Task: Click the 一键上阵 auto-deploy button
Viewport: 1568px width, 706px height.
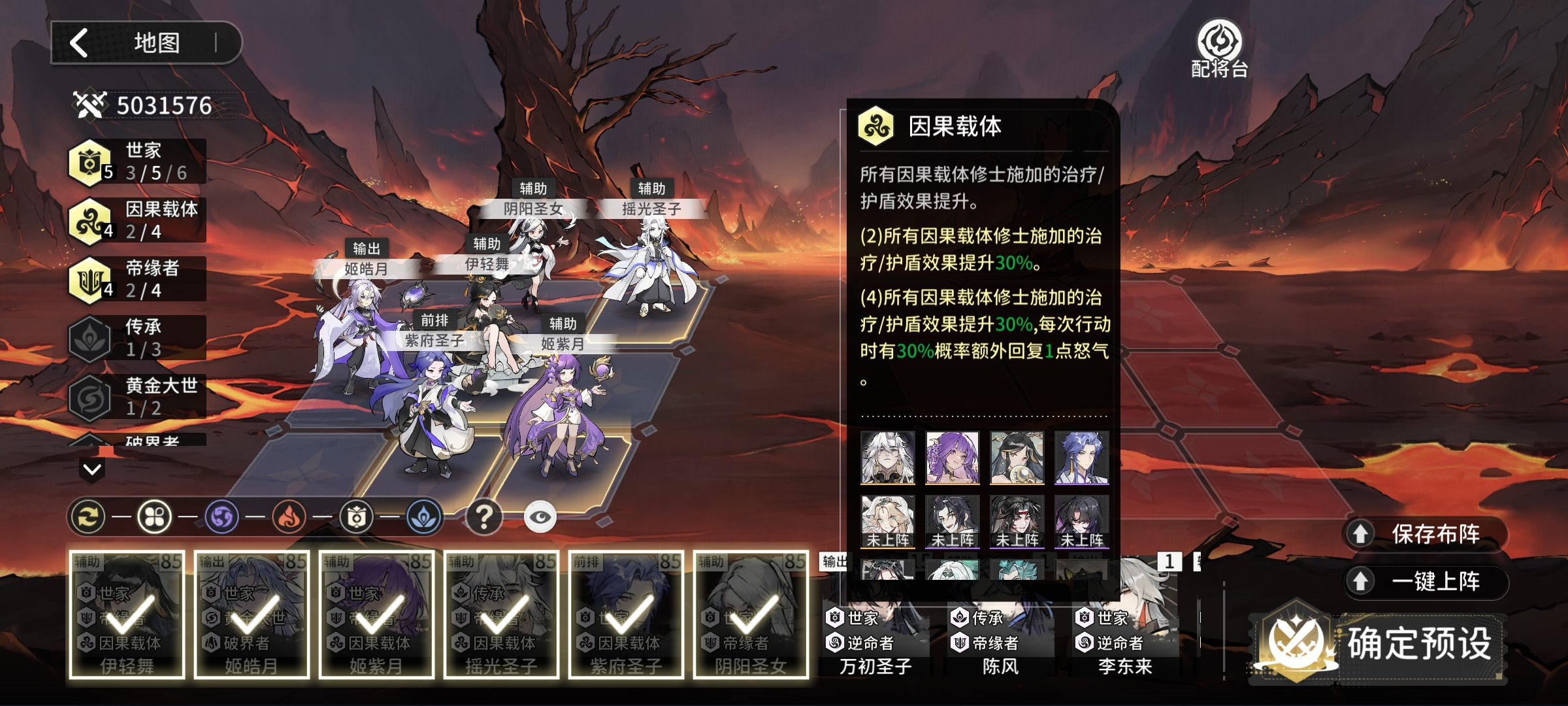Action: pyautogui.click(x=1426, y=581)
